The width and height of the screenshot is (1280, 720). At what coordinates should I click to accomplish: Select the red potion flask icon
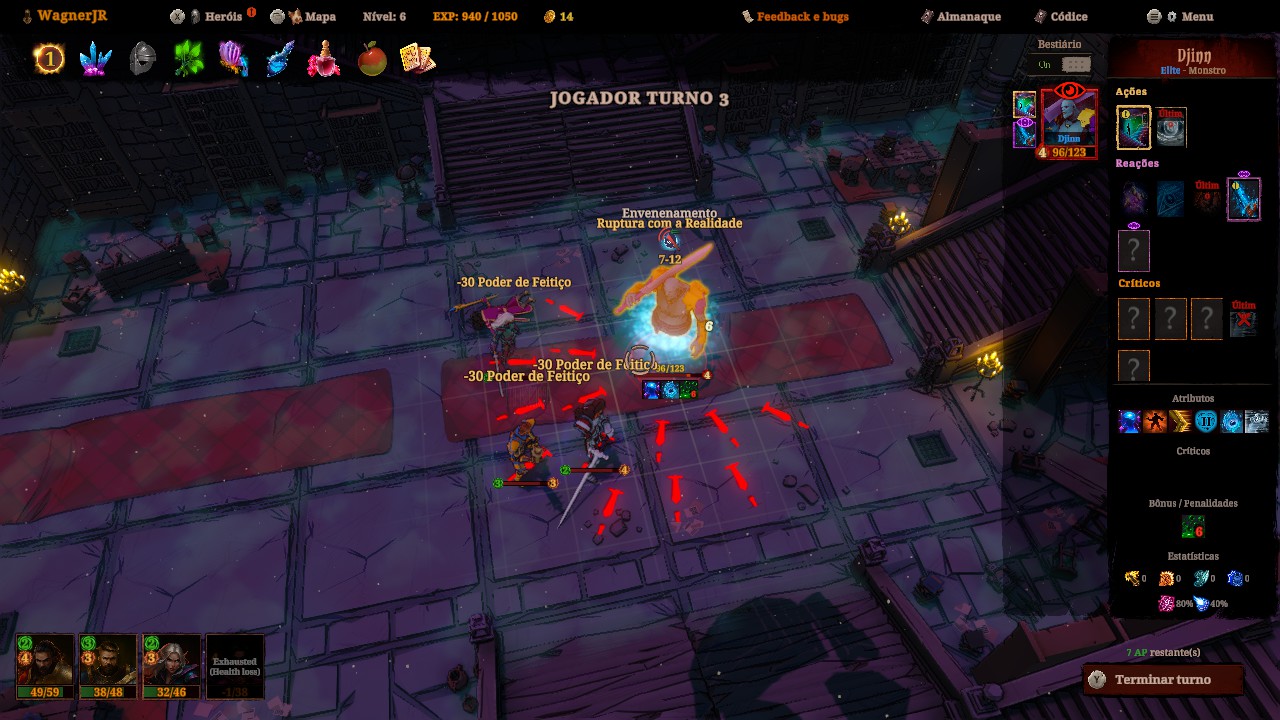click(324, 59)
